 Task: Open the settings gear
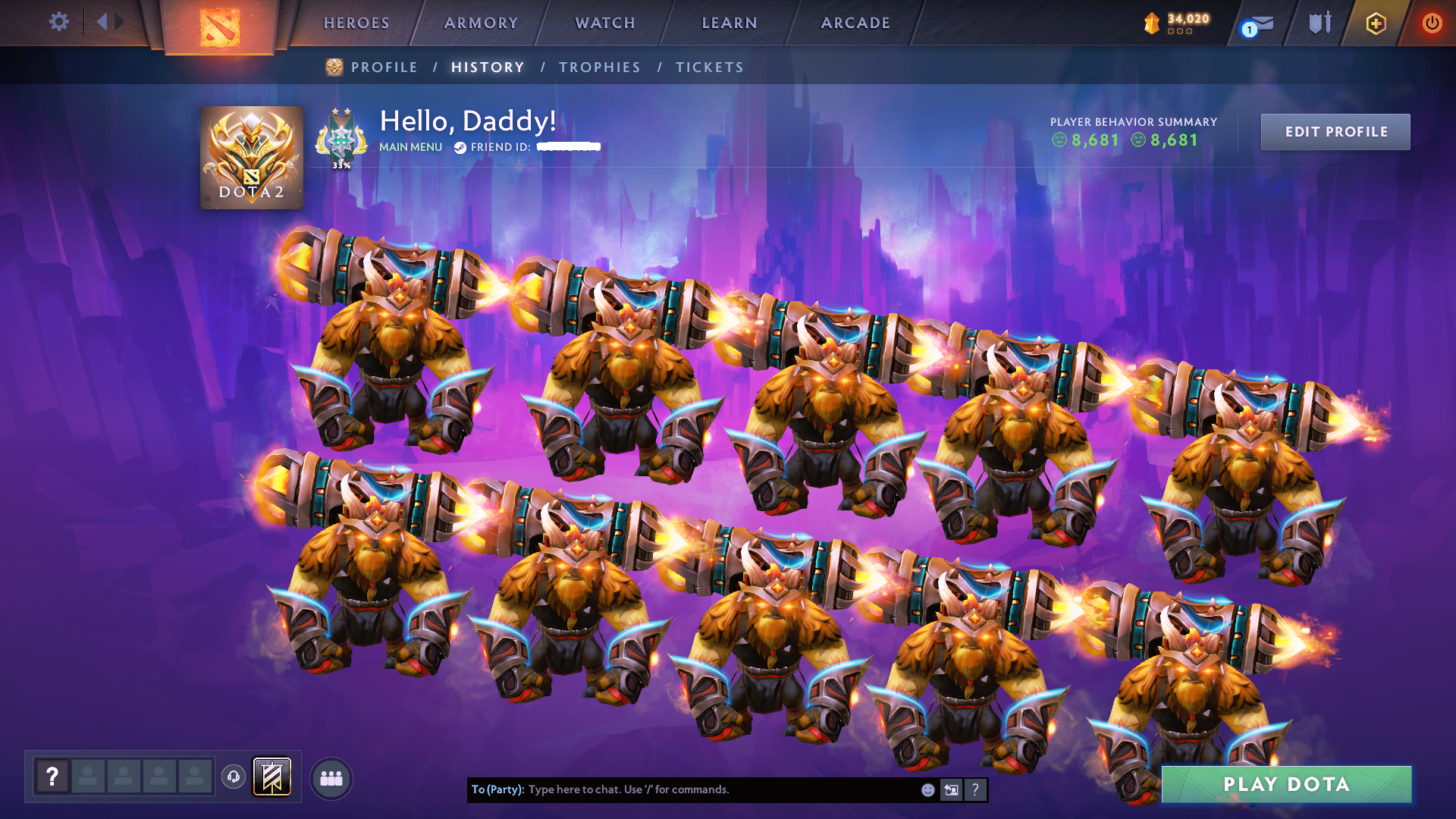(58, 21)
